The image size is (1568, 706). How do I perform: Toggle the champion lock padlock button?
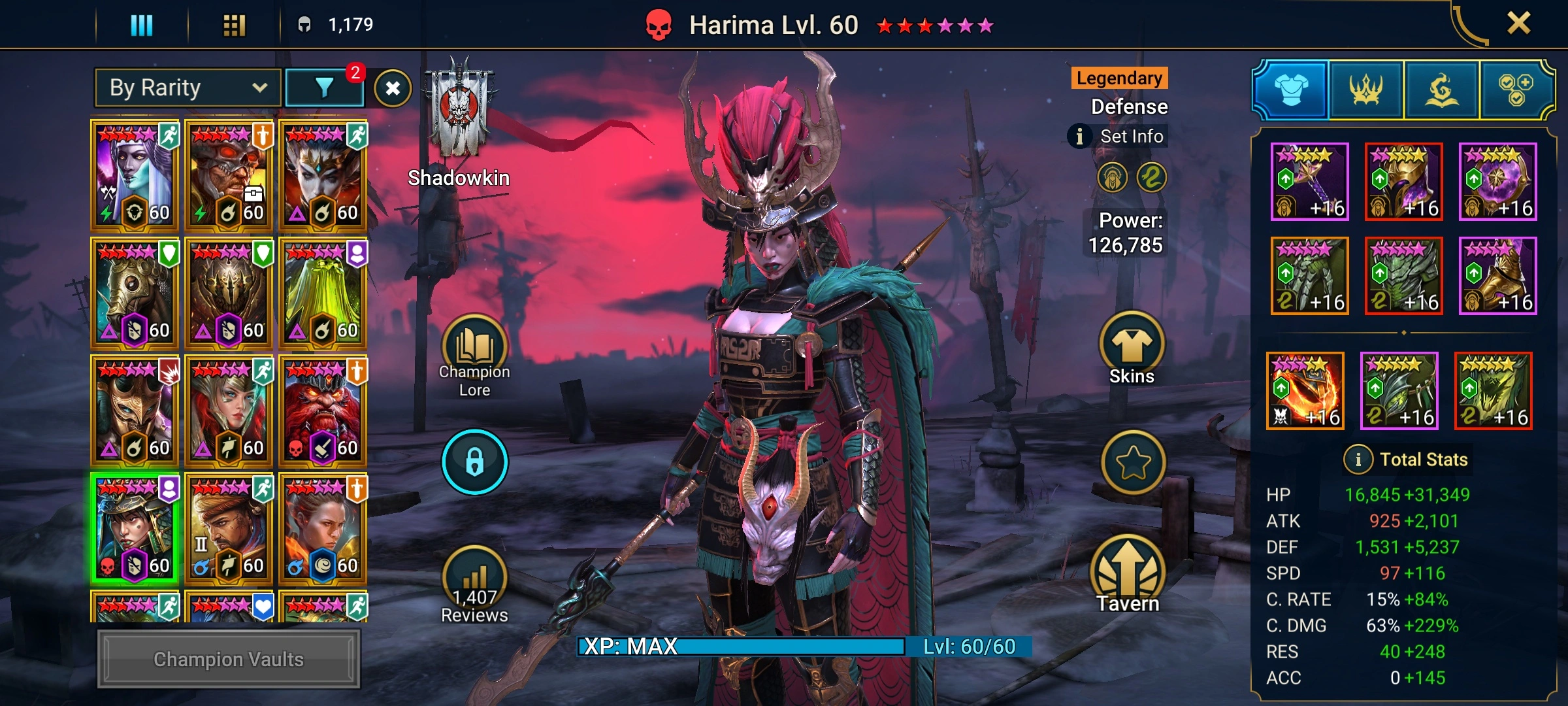click(x=475, y=462)
